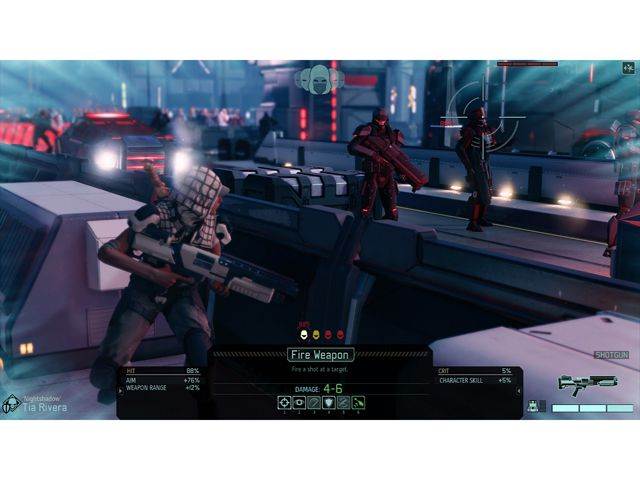The image size is (640, 480).
Task: Target the yellow enemy head icon
Action: pos(316,334)
